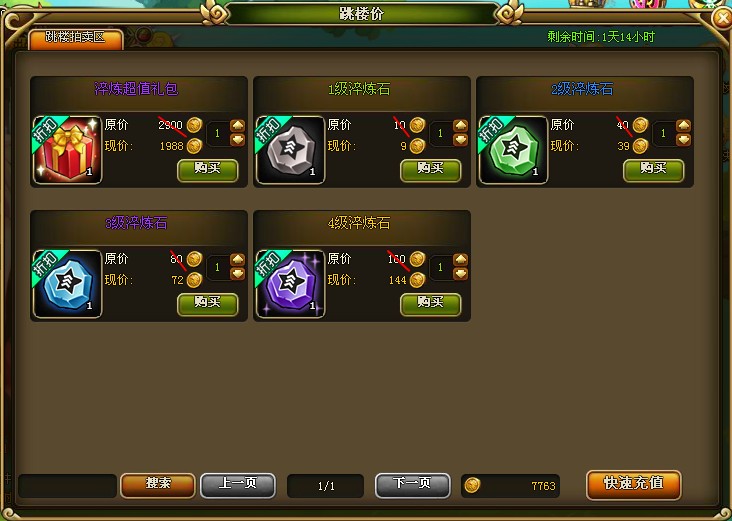Select the blue level 3 stone icon
The height and width of the screenshot is (521, 732).
pos(67,284)
